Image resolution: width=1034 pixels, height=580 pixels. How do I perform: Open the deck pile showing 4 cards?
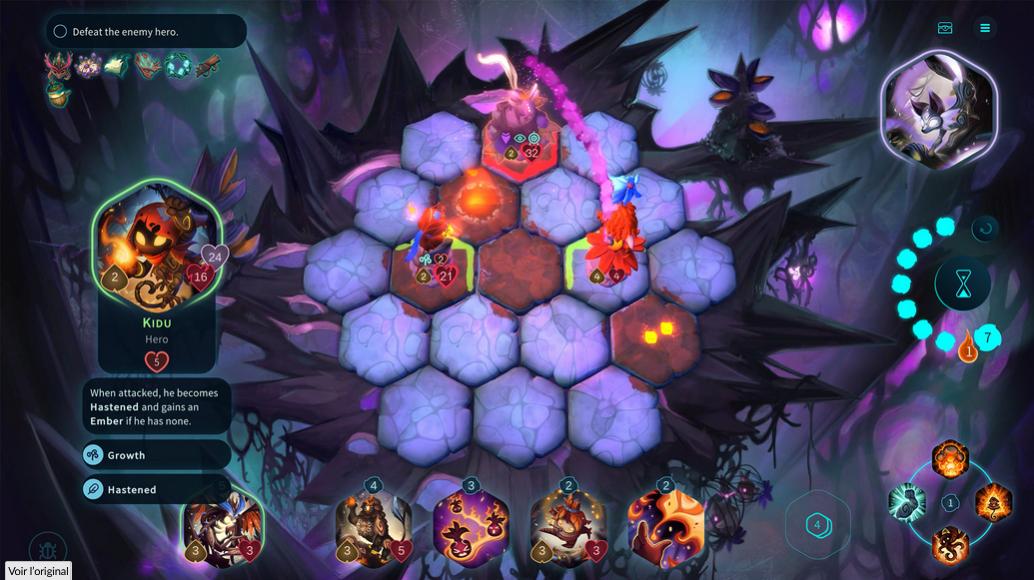tap(817, 524)
